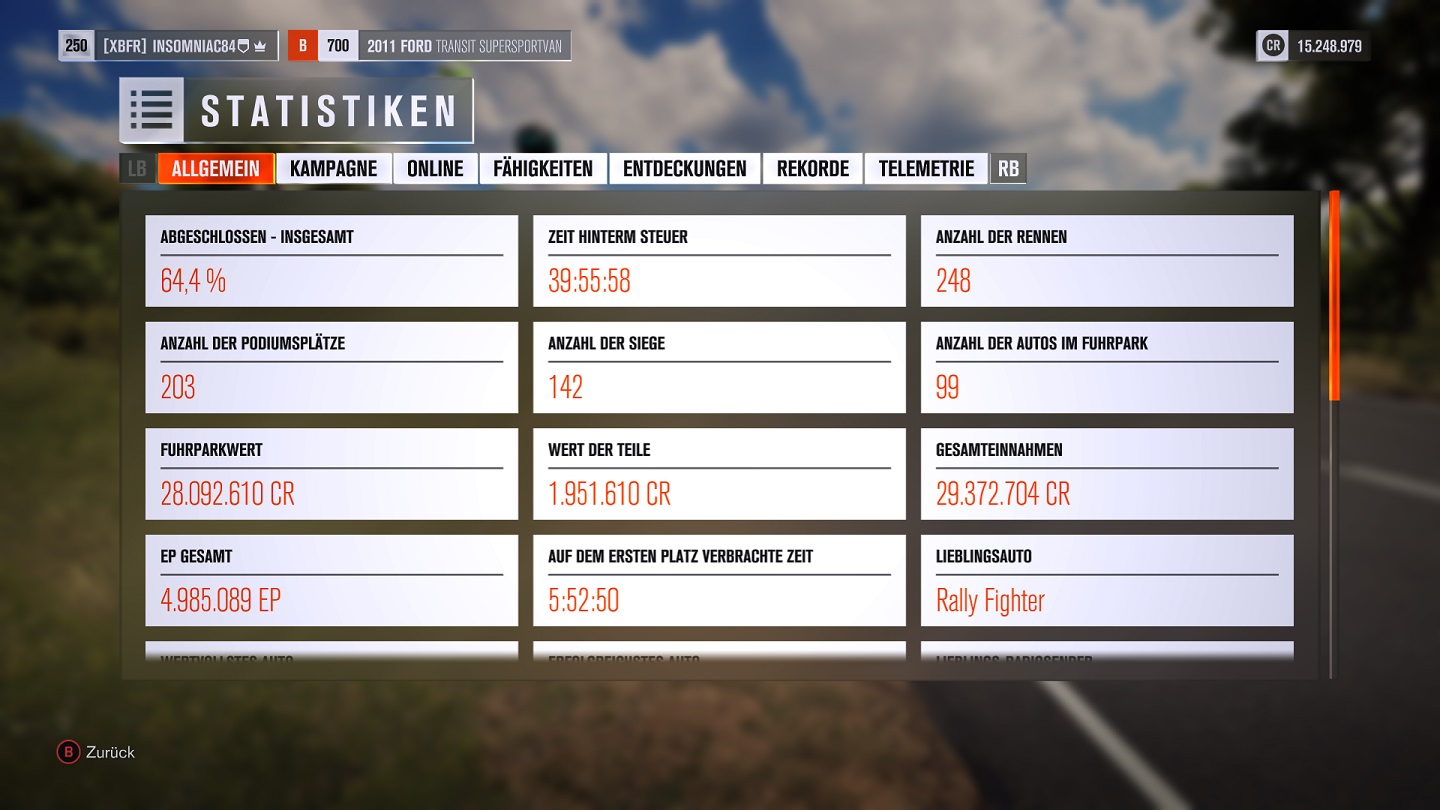Select the Online tab
The image size is (1440, 810).
coord(435,168)
